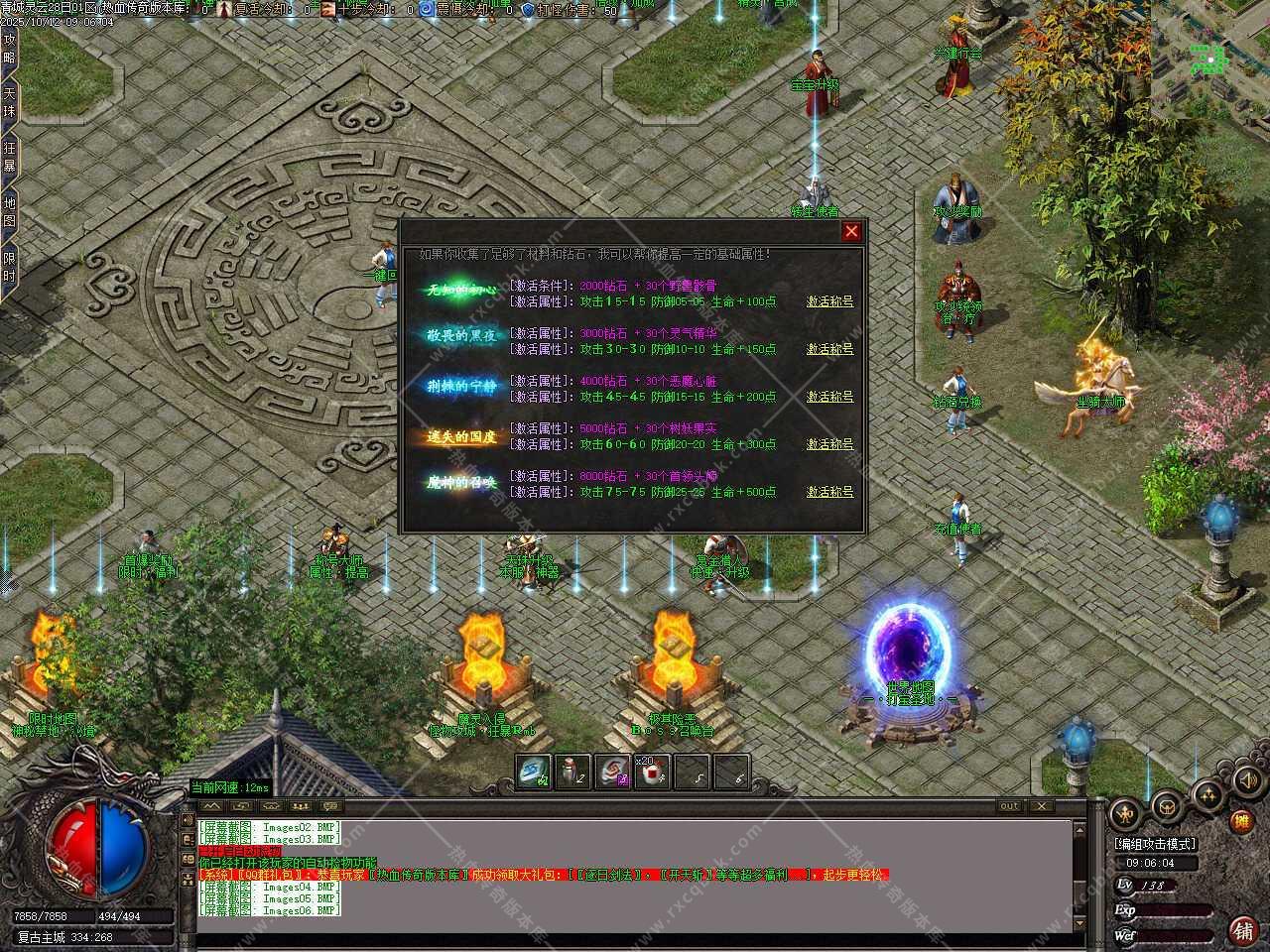Use the red swirl item in hotbar slot 3

point(612,772)
